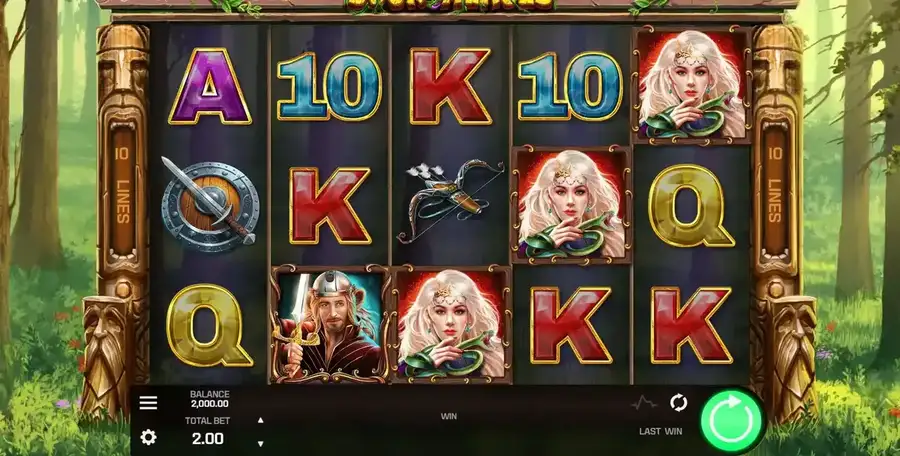The height and width of the screenshot is (456, 900).
Task: Spin the reels with the green button
Action: pos(731,421)
